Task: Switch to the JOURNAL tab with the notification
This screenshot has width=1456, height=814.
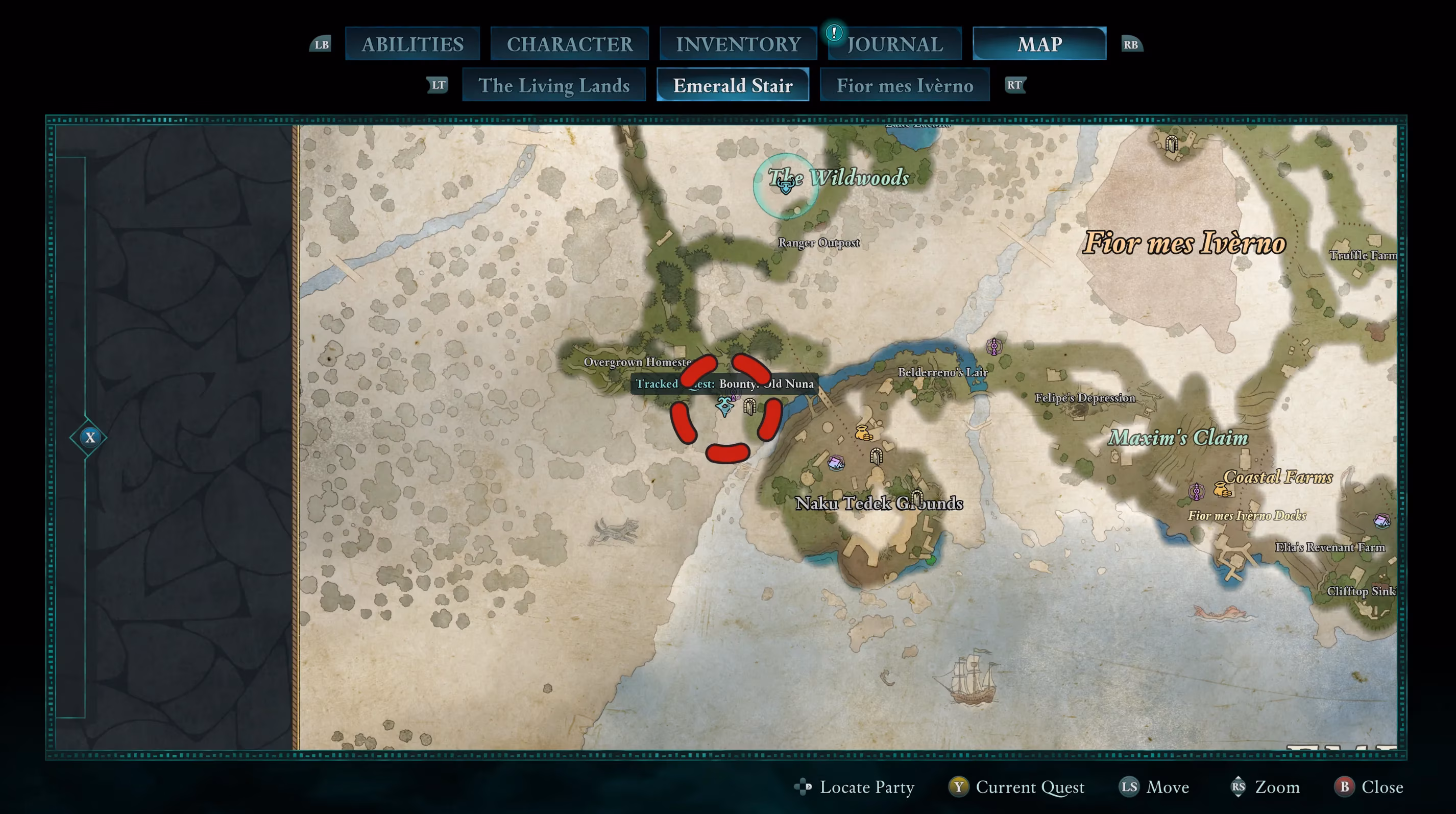Action: coord(894,43)
